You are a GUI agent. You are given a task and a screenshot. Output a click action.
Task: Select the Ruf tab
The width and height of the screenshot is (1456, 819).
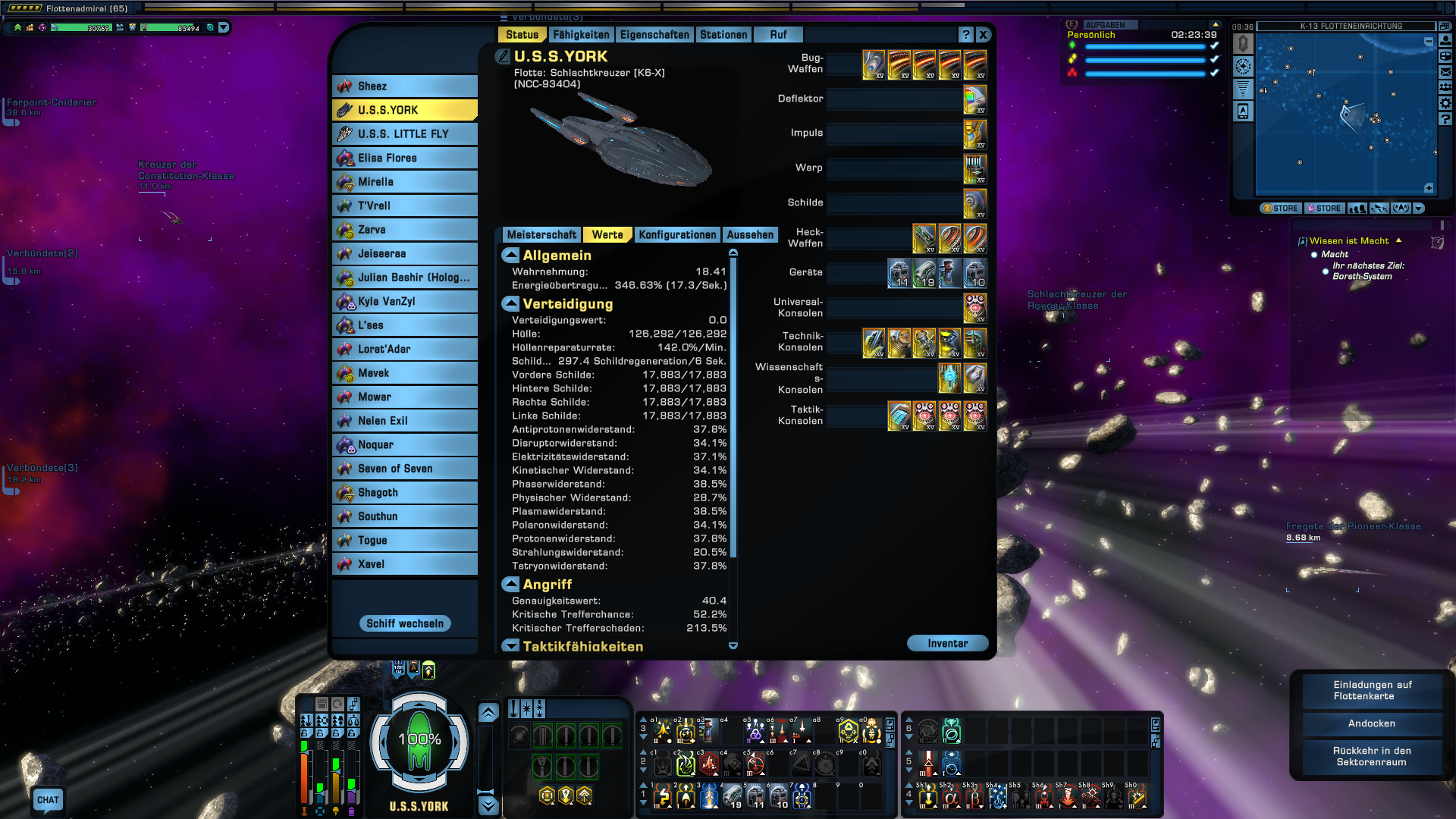(778, 35)
